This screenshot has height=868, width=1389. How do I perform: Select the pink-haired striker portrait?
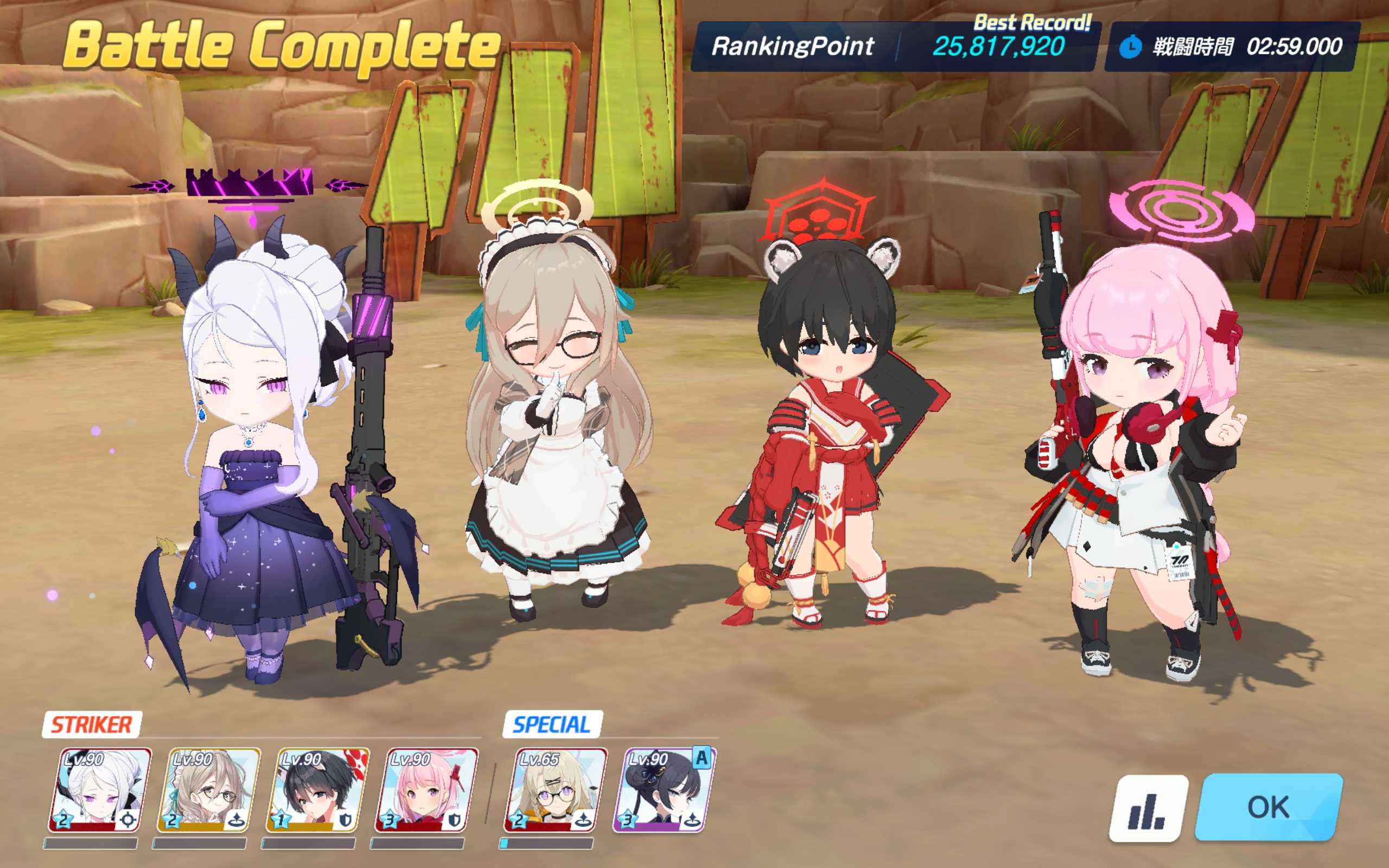click(426, 790)
